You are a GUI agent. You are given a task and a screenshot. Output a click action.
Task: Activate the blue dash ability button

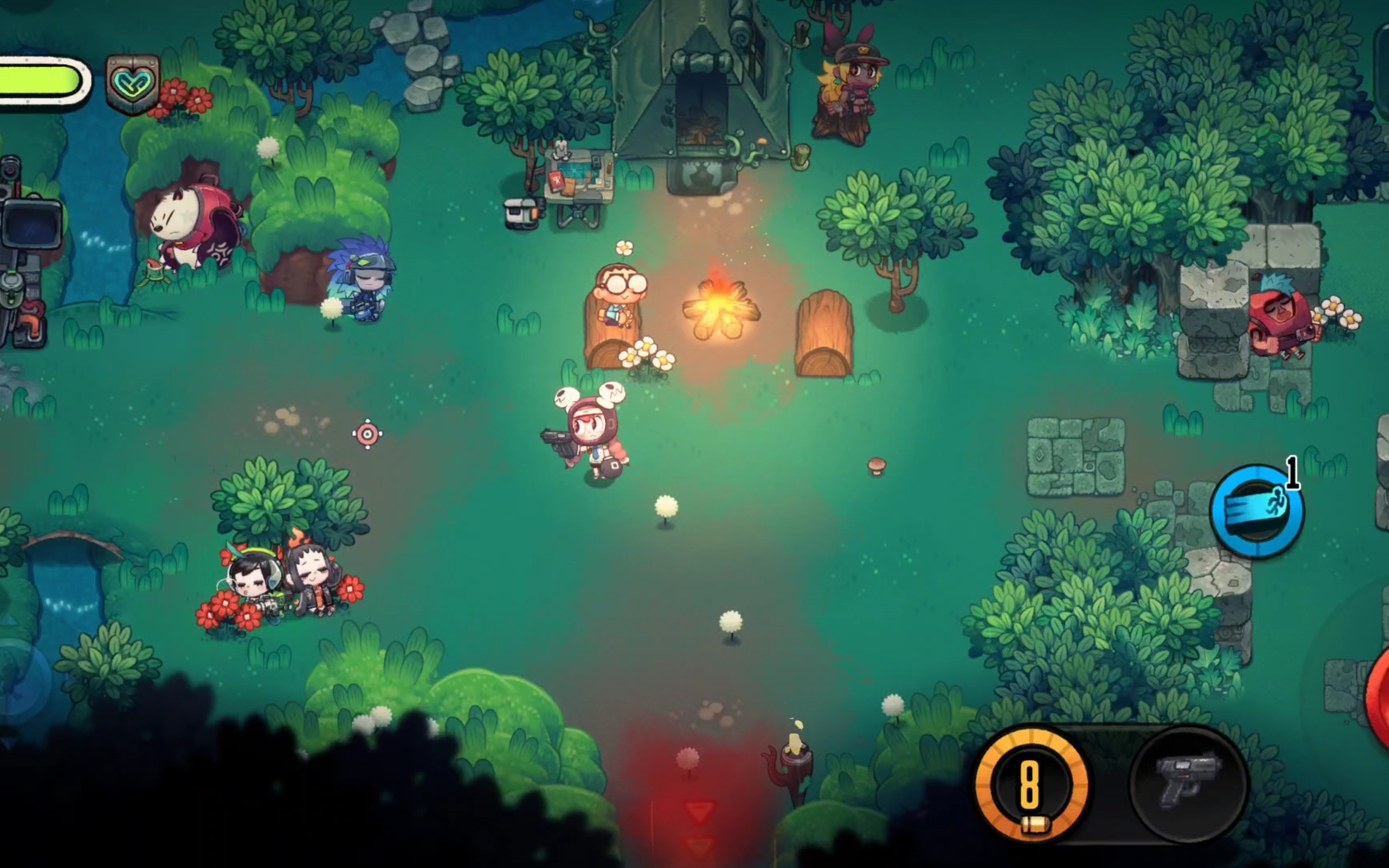coord(1257,511)
